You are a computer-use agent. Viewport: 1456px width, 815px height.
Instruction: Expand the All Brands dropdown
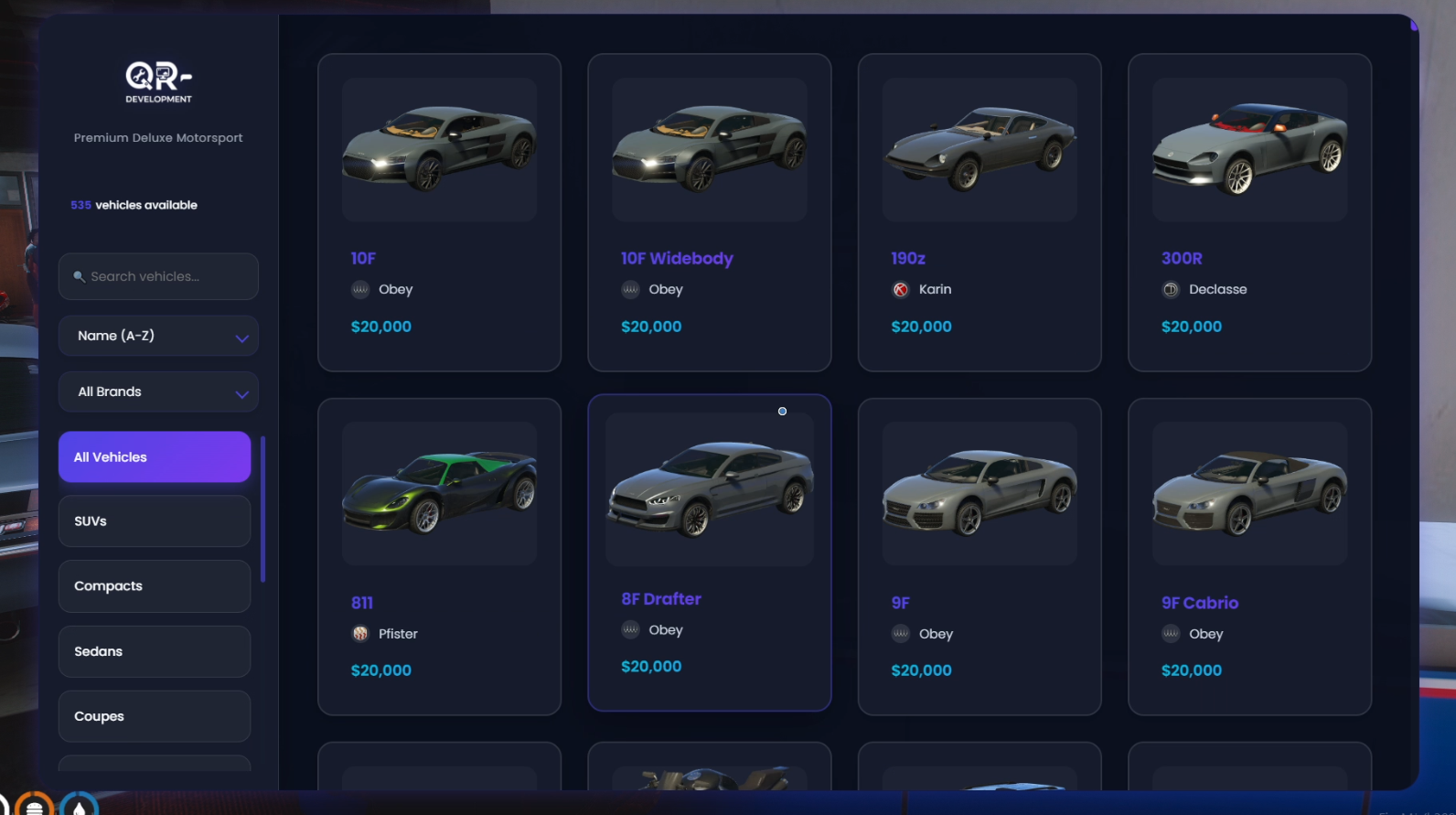click(x=157, y=391)
